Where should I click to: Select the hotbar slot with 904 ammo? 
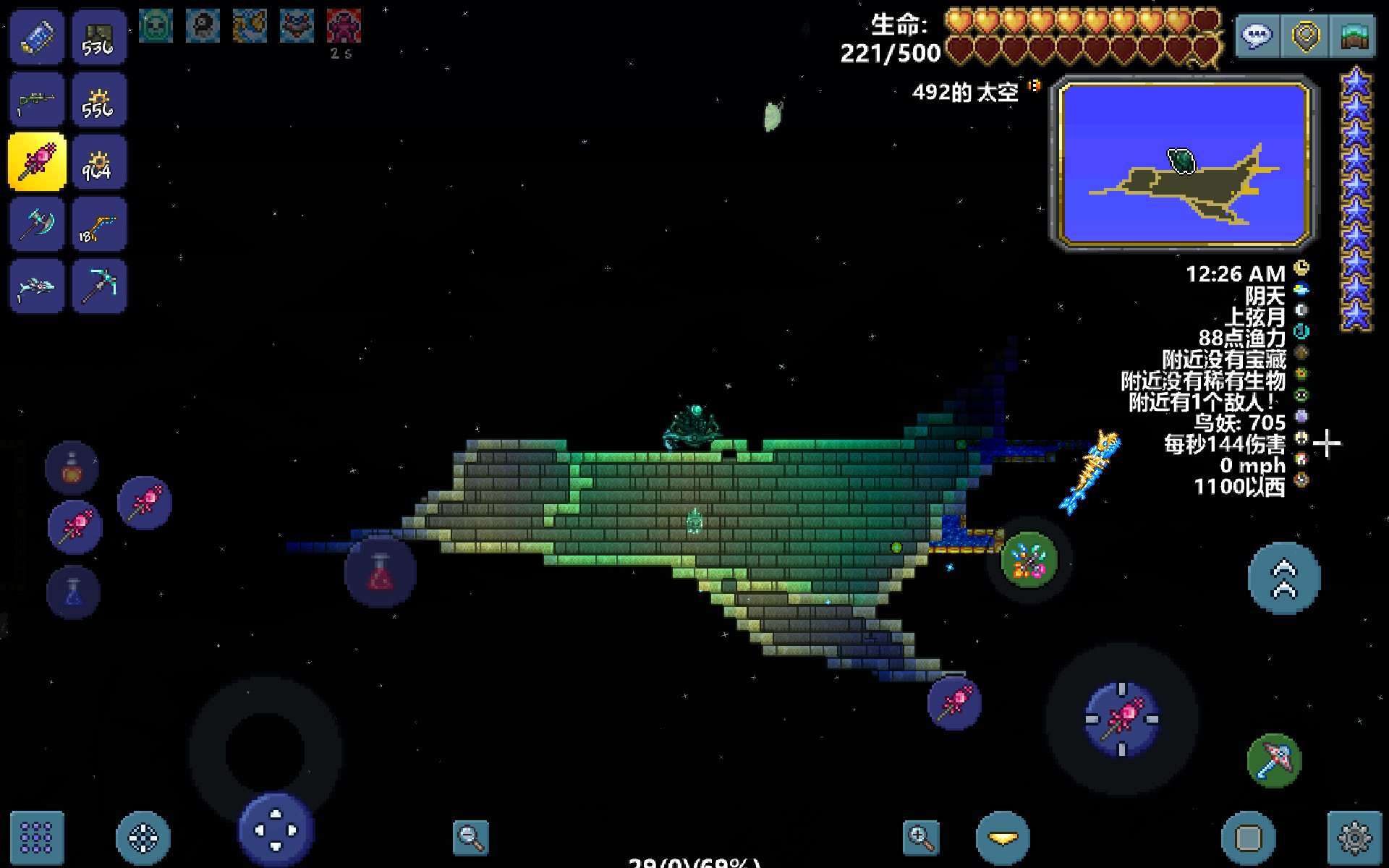point(99,161)
